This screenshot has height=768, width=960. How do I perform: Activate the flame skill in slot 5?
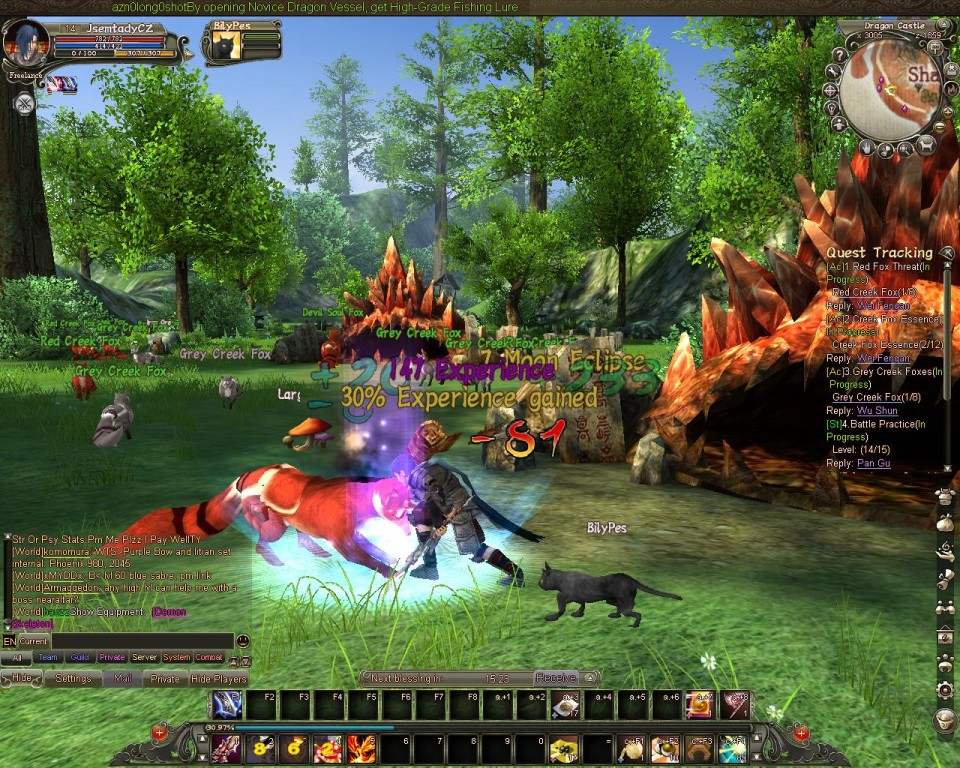click(361, 748)
